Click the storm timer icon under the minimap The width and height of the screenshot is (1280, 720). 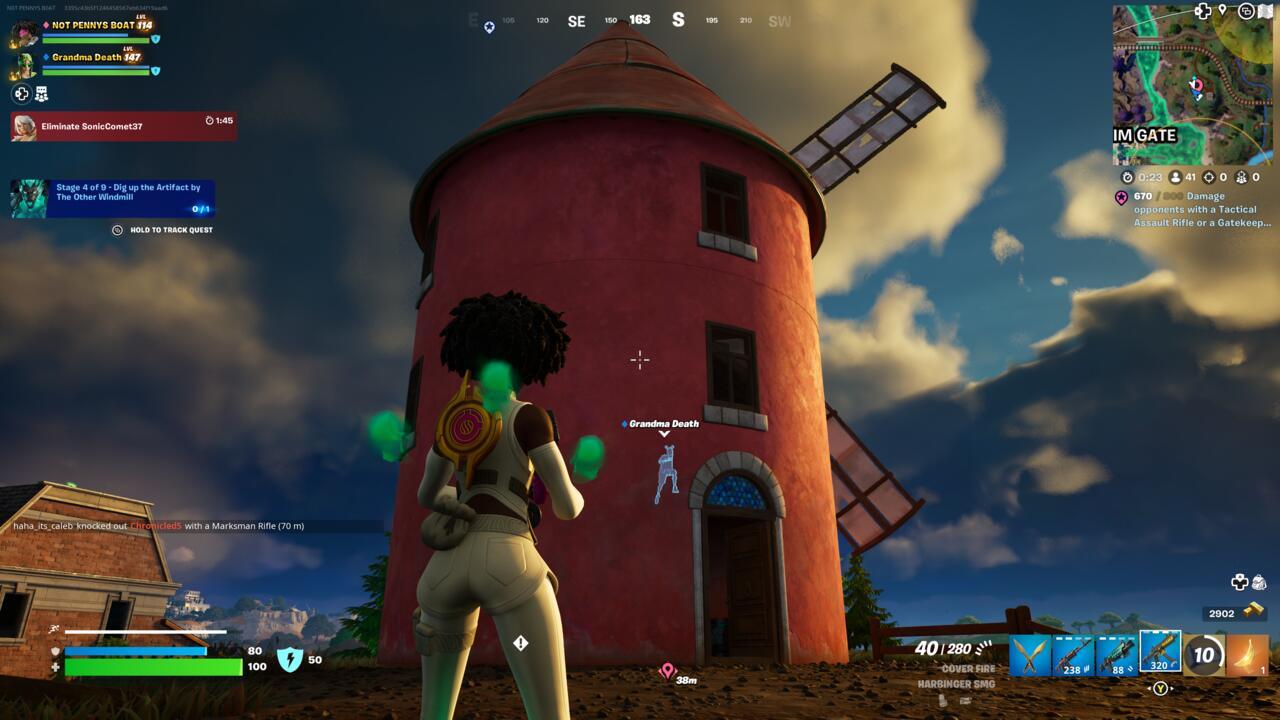1129,176
